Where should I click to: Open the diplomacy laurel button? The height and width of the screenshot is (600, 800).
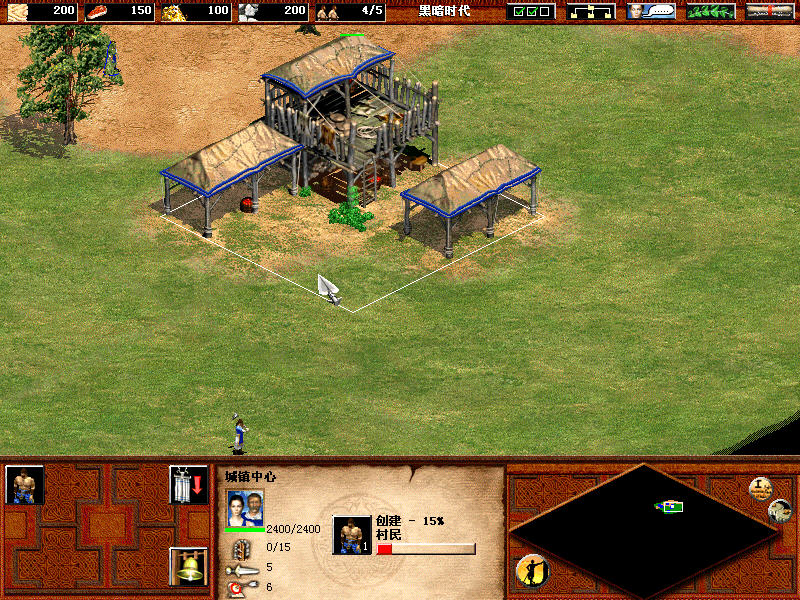pyautogui.click(x=710, y=11)
